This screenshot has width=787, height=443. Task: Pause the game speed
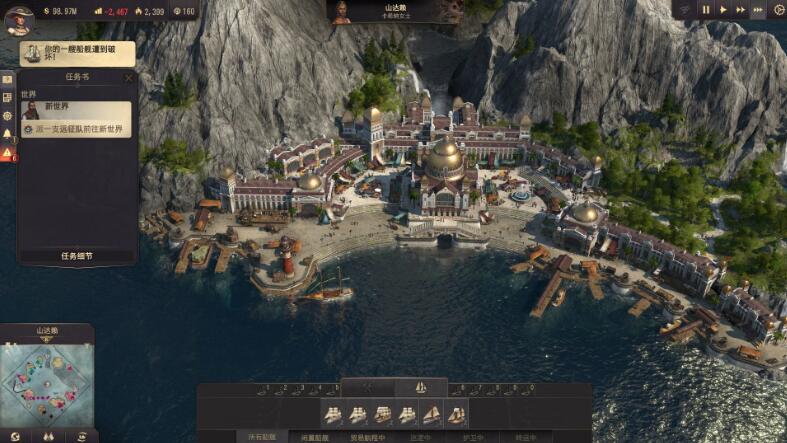(706, 9)
